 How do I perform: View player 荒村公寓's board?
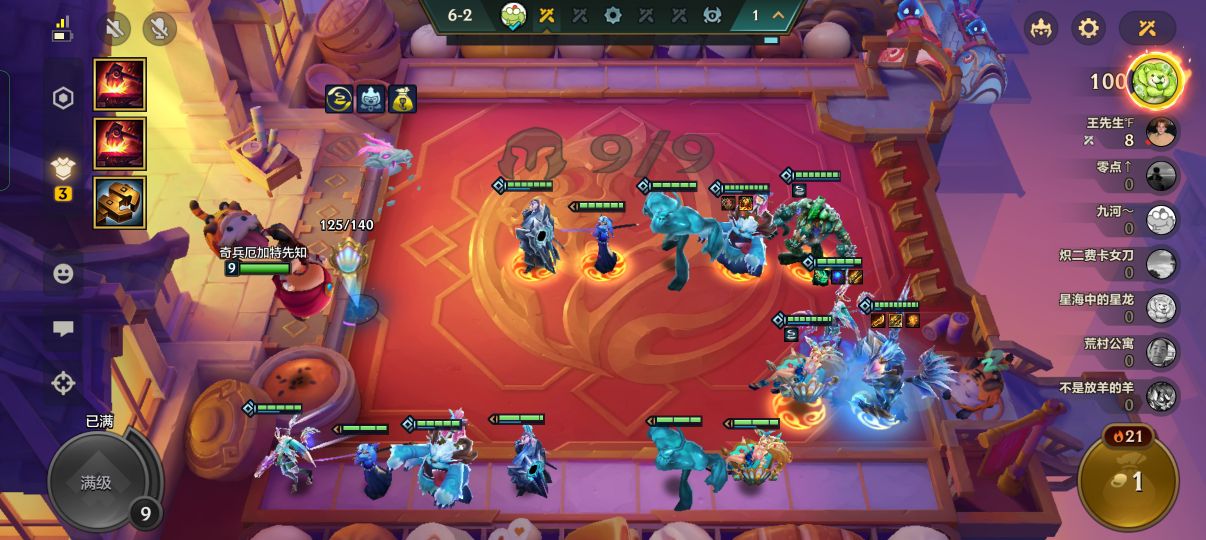[x=1161, y=352]
